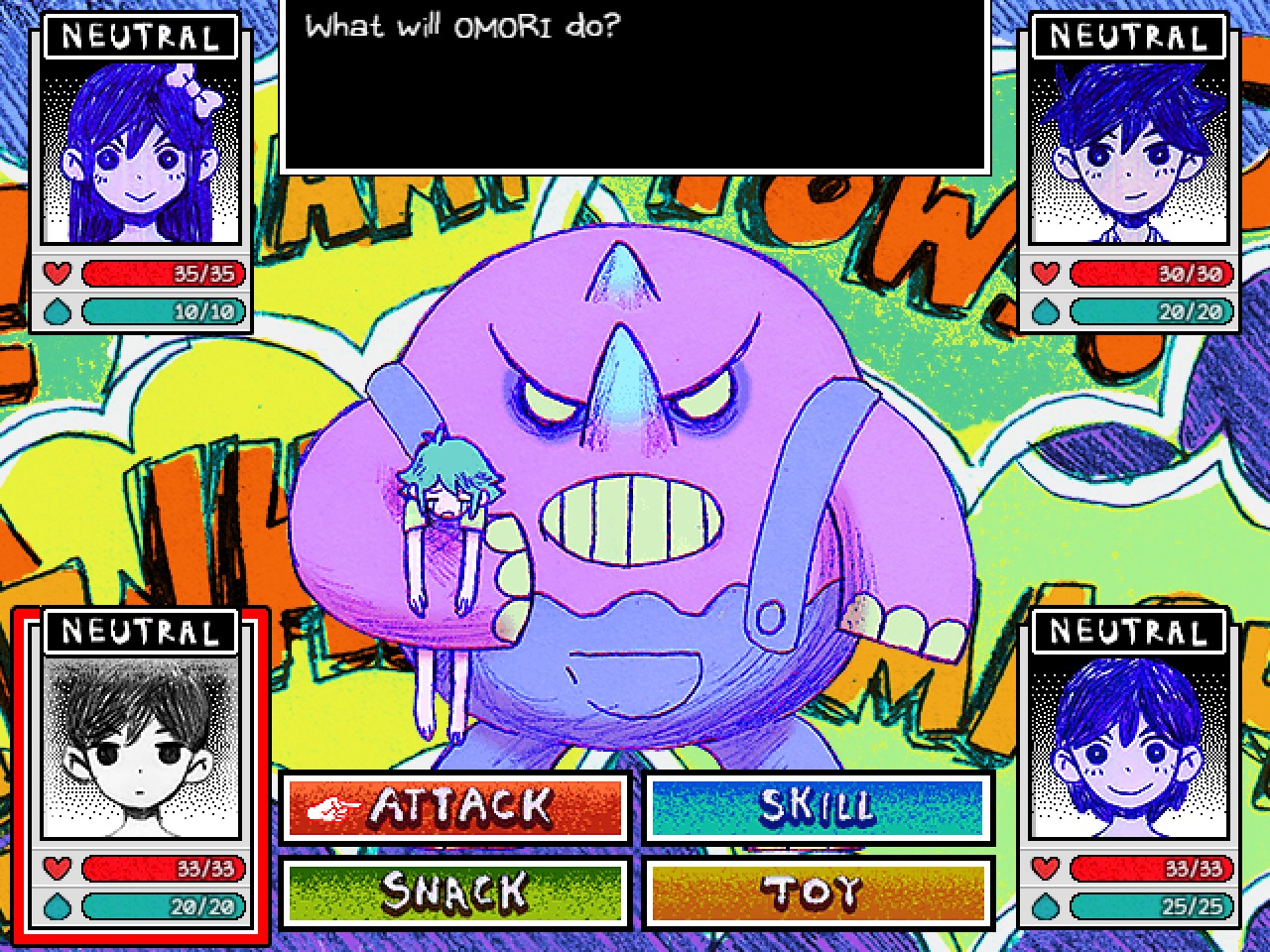Click the heart icon beside Omori's 33/33 health
Viewport: 1270px width, 952px height.
click(x=57, y=870)
